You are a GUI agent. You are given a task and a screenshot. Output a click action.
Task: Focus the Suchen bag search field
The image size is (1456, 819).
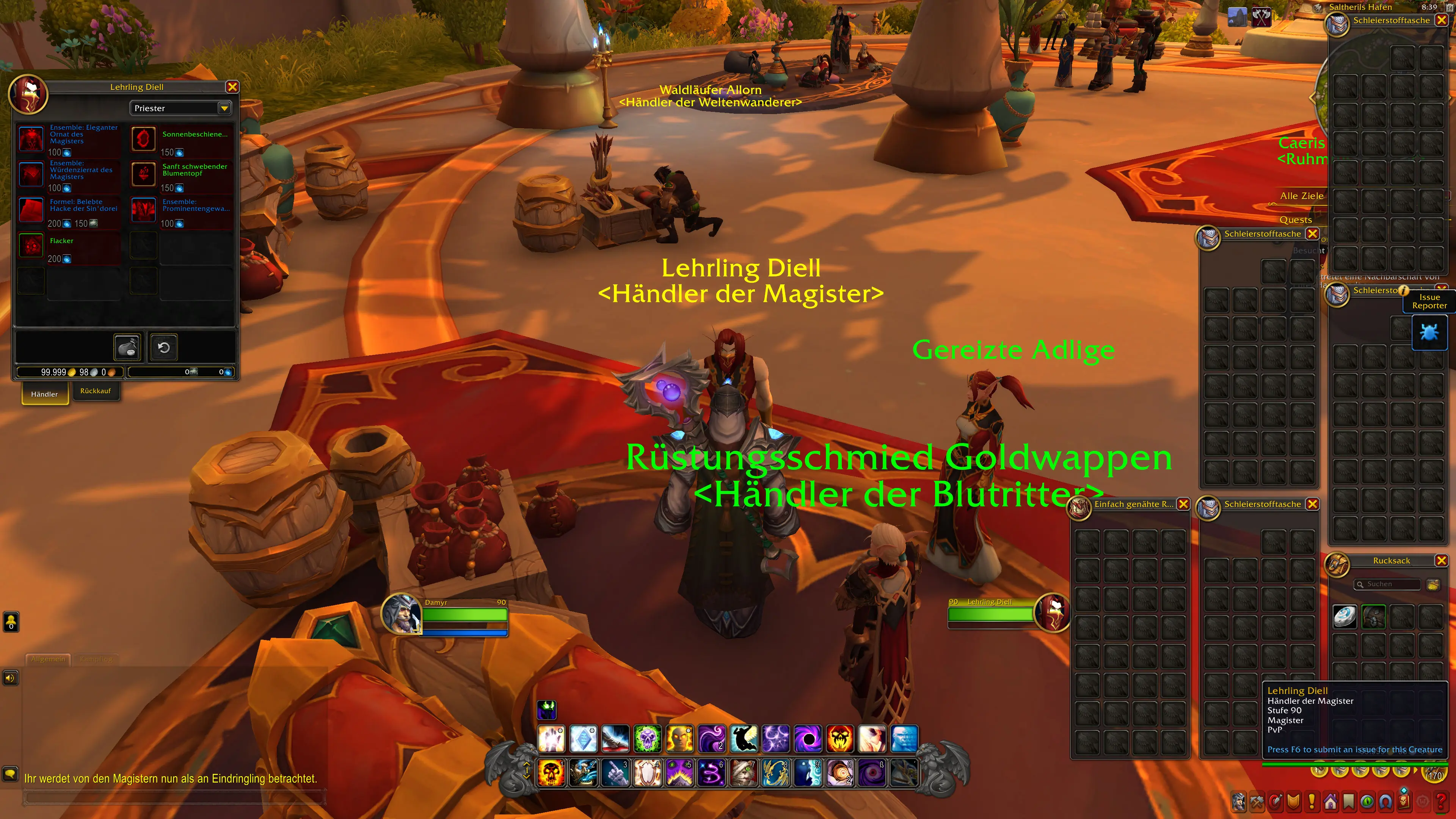pyautogui.click(x=1390, y=584)
